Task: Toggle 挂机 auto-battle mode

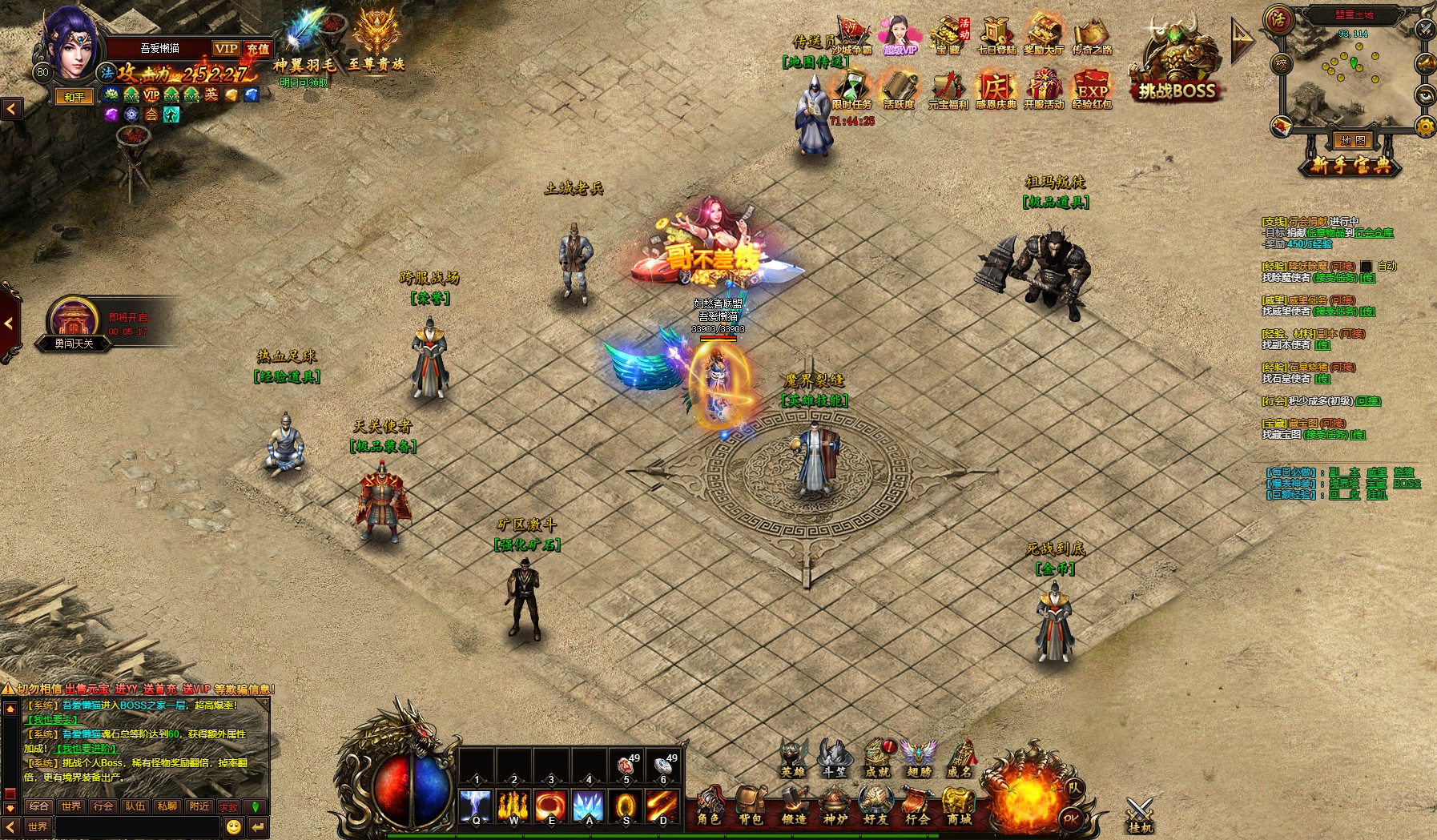Action: [x=1139, y=814]
